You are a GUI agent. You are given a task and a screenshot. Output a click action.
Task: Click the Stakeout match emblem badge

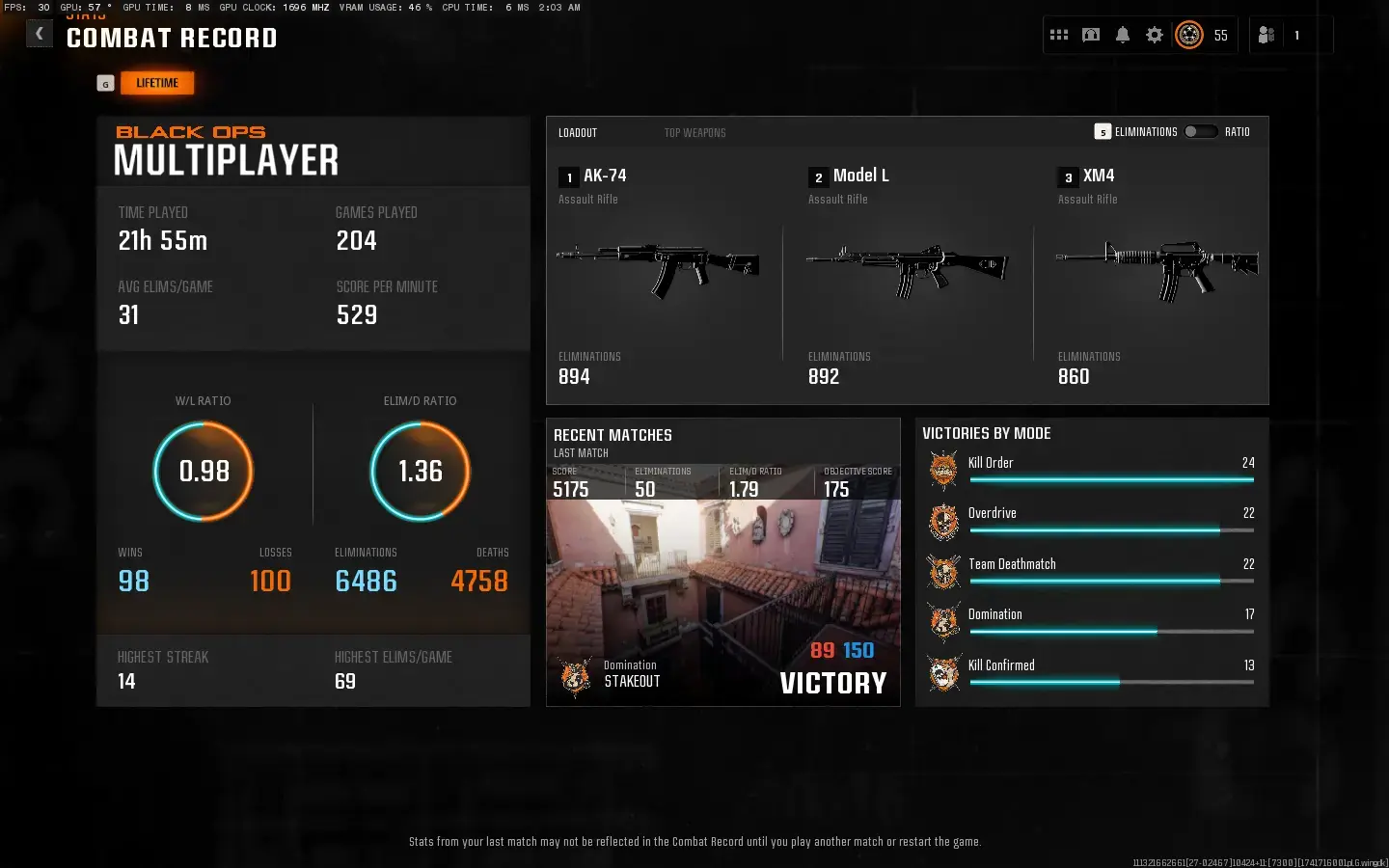point(575,678)
